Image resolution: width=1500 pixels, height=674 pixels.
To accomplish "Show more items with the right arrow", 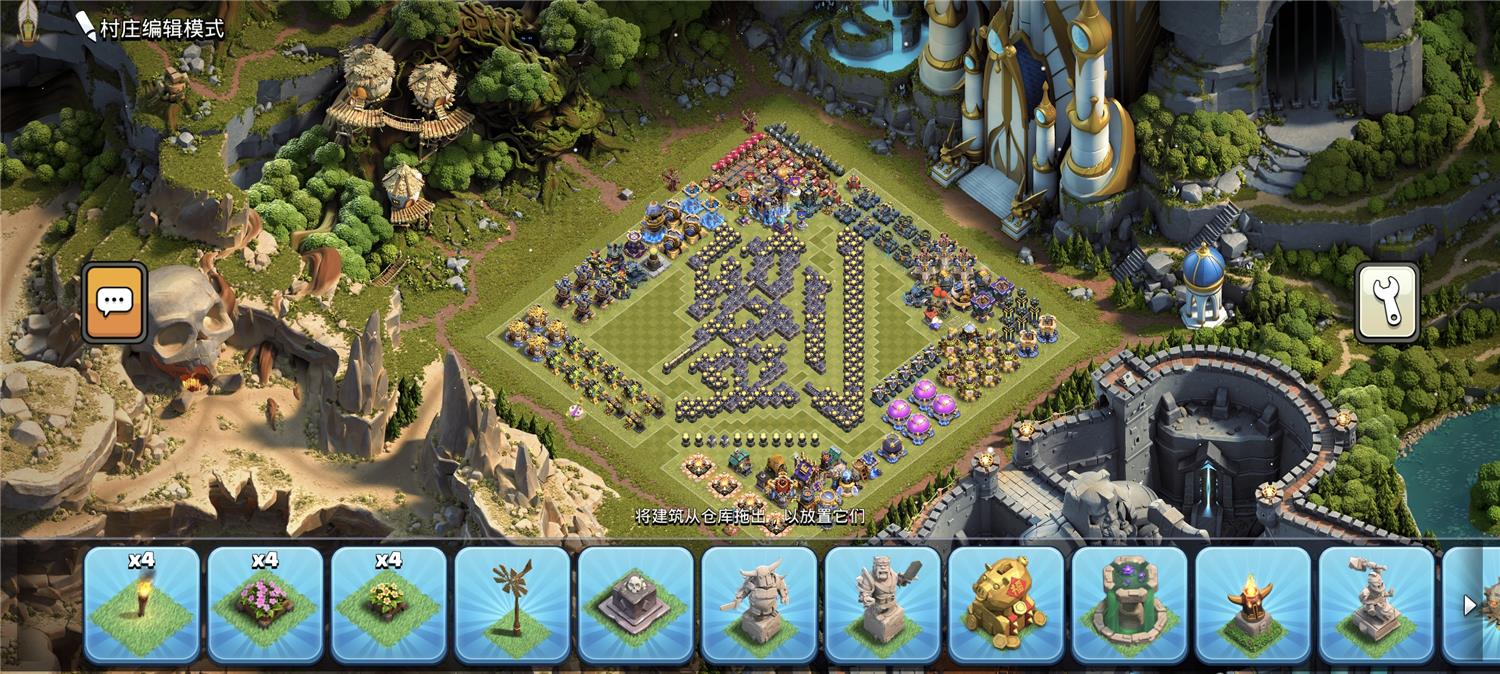I will click(x=1470, y=605).
